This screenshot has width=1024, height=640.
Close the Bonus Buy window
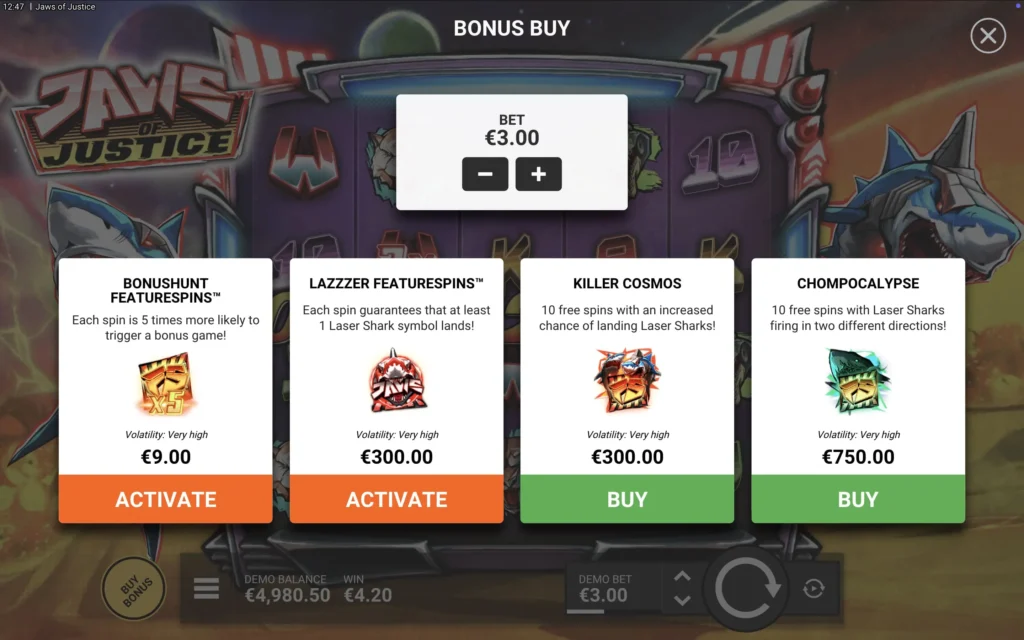[x=987, y=36]
